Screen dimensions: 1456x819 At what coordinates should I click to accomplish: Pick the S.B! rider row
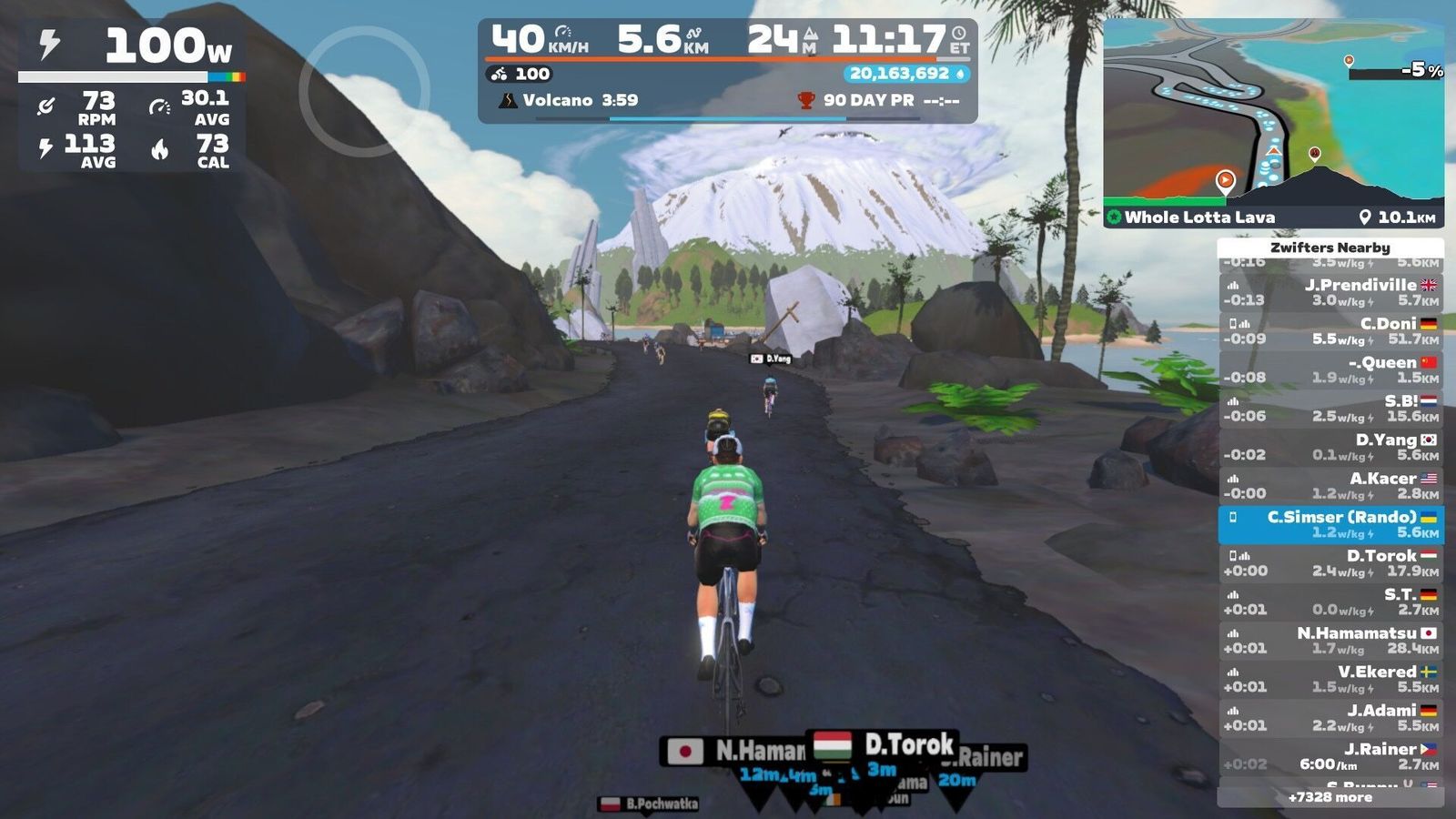point(1330,409)
